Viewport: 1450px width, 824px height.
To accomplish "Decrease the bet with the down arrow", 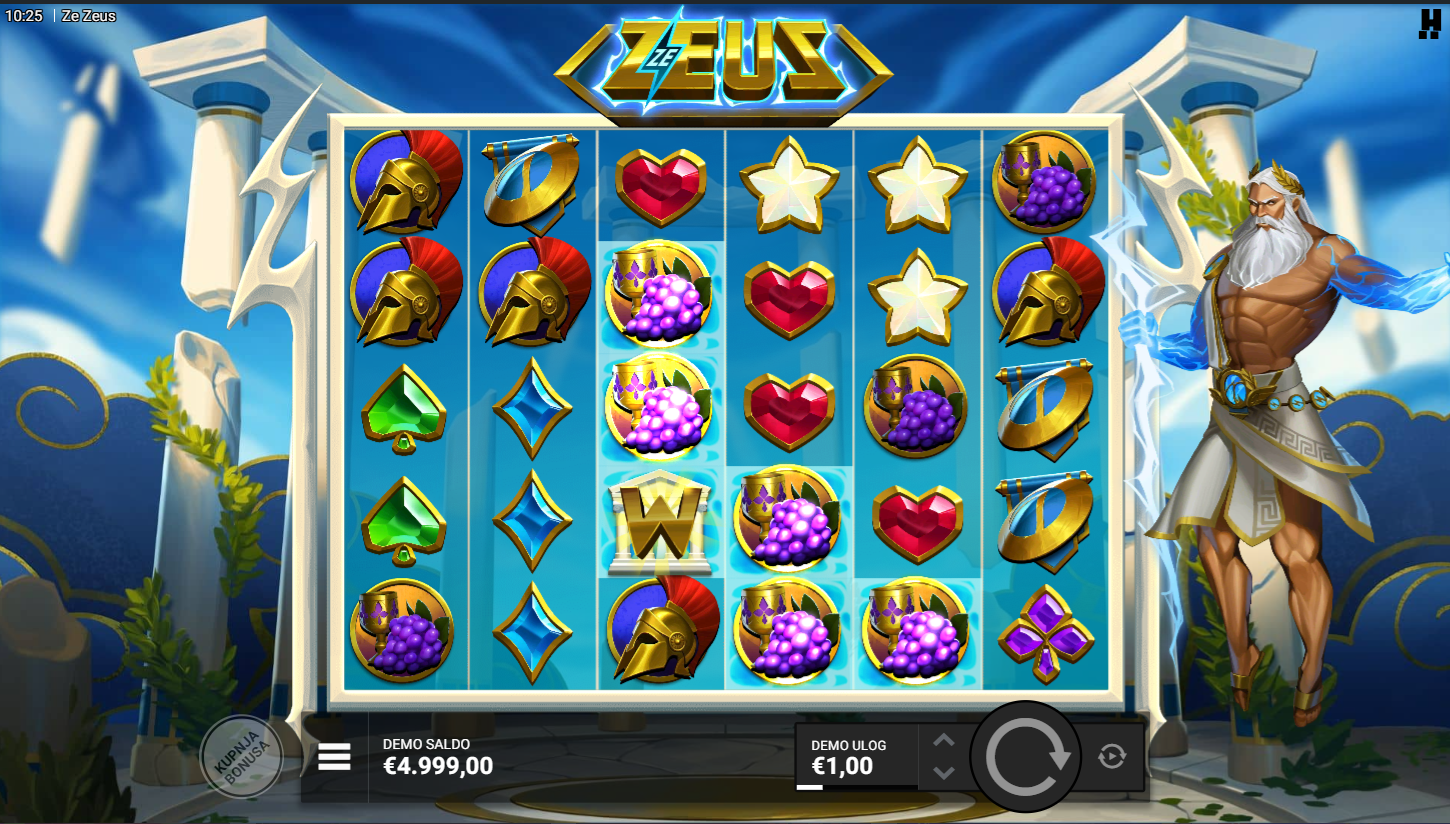I will [x=944, y=773].
